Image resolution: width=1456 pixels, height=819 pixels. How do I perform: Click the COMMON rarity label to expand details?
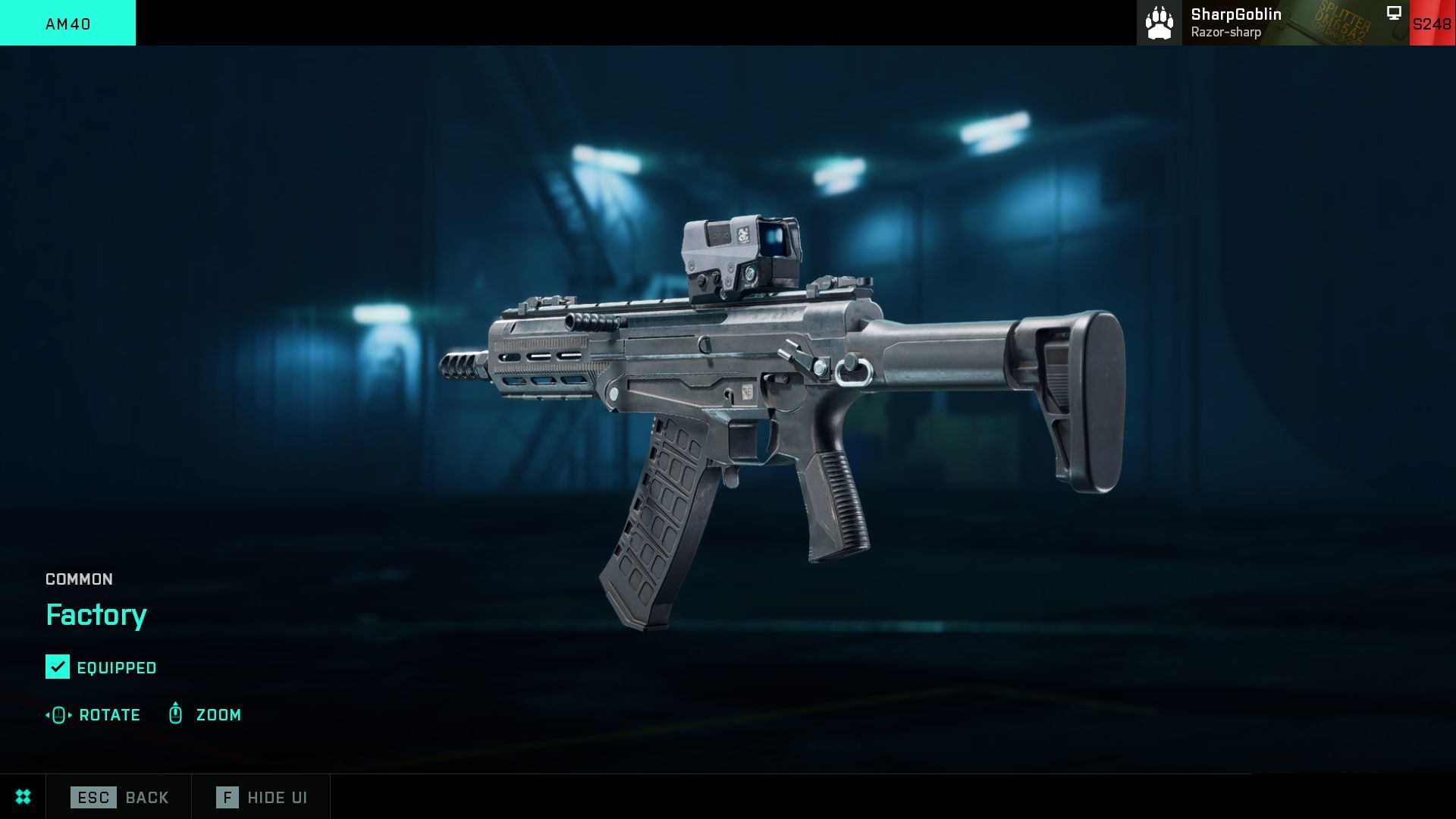click(x=78, y=579)
